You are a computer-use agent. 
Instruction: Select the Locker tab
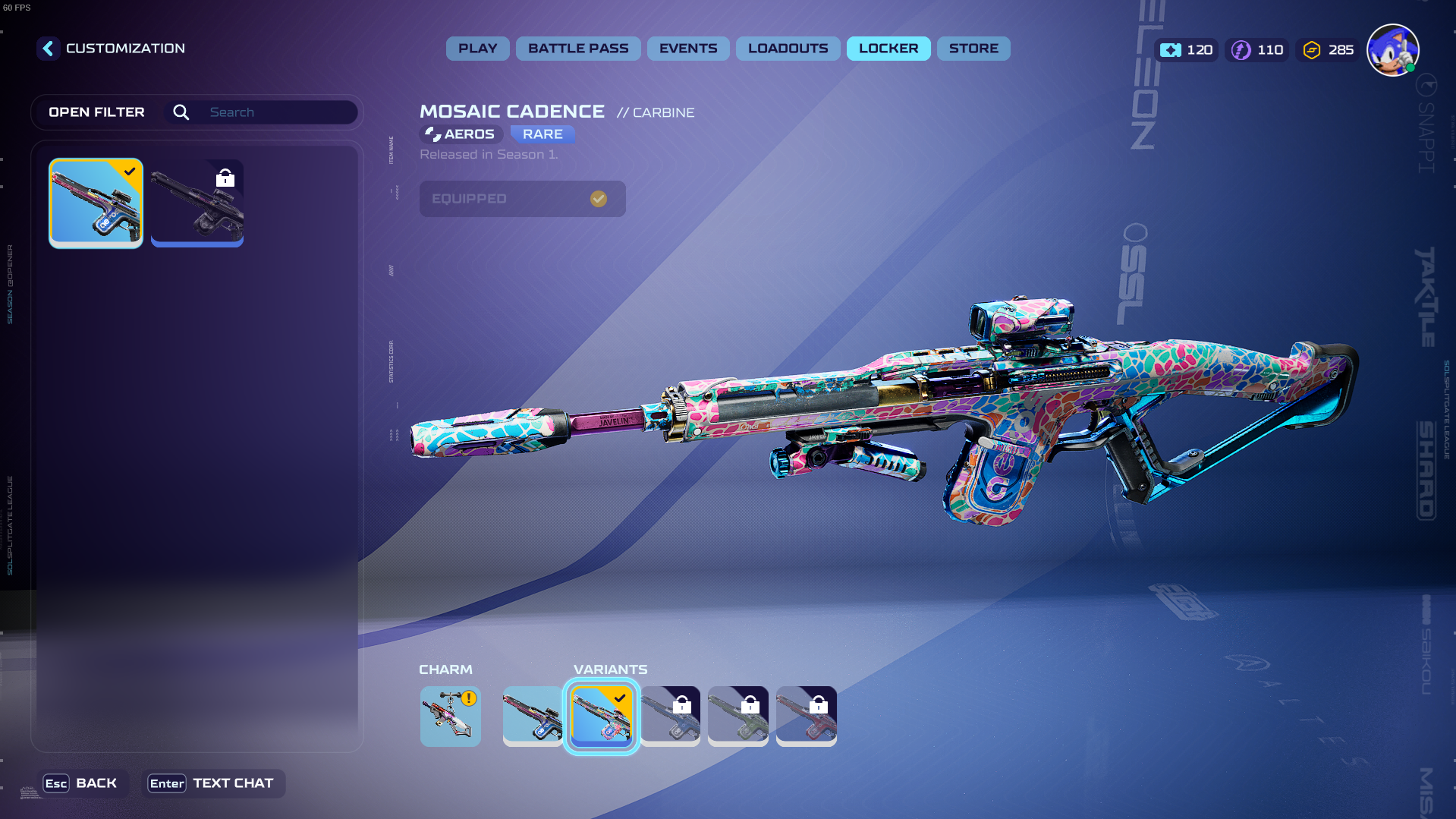[888, 49]
